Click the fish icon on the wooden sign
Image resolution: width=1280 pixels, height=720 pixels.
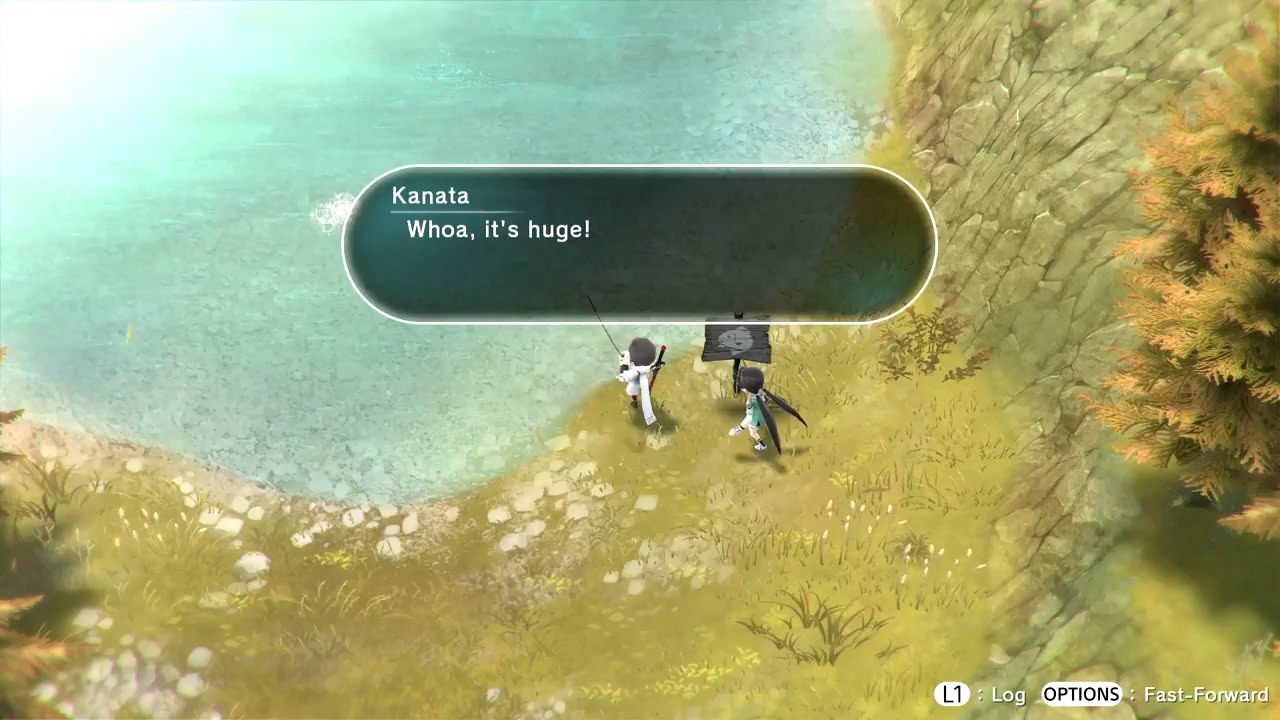click(x=735, y=338)
